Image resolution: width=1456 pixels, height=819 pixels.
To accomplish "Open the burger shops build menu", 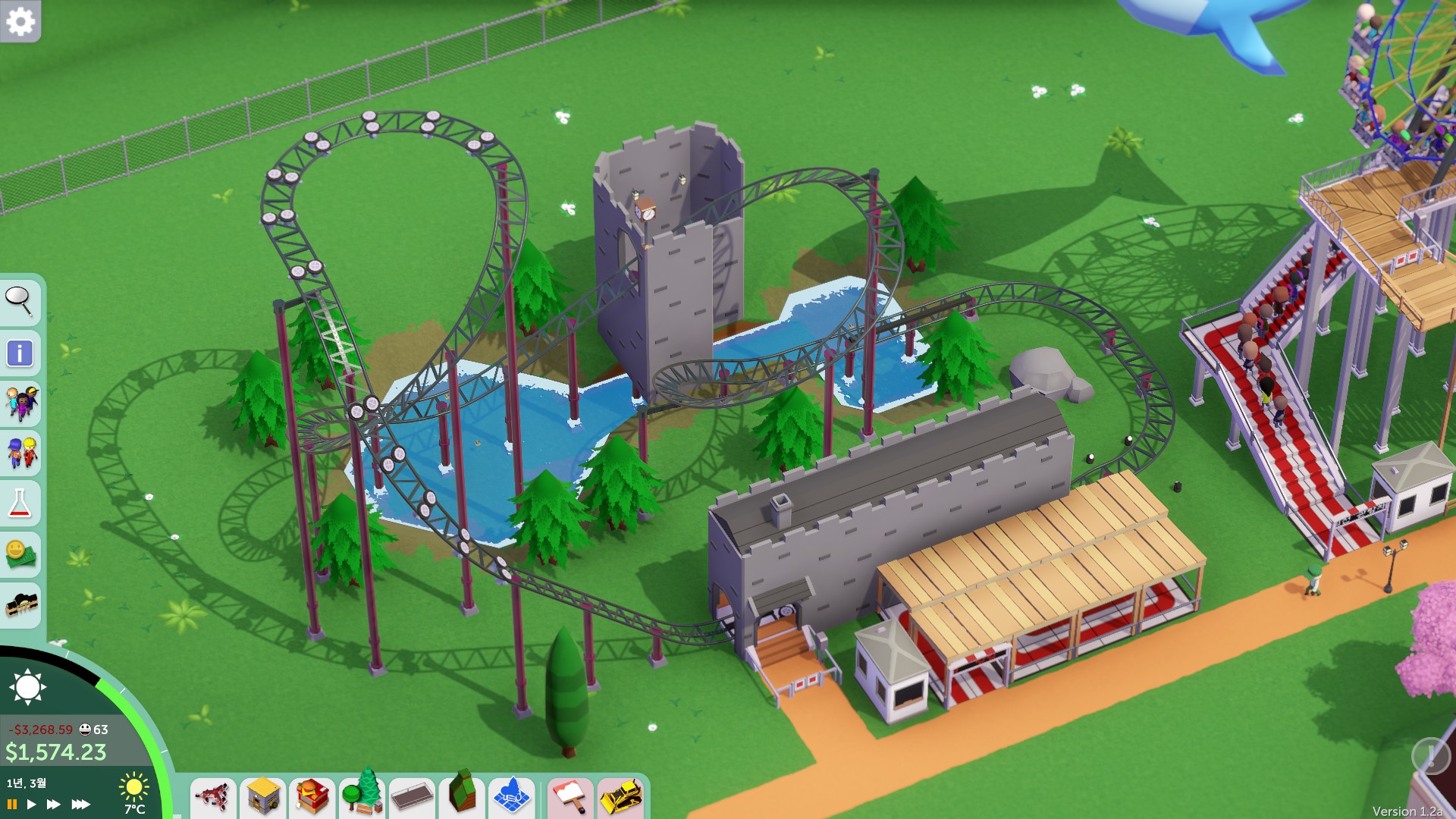I will point(312,797).
